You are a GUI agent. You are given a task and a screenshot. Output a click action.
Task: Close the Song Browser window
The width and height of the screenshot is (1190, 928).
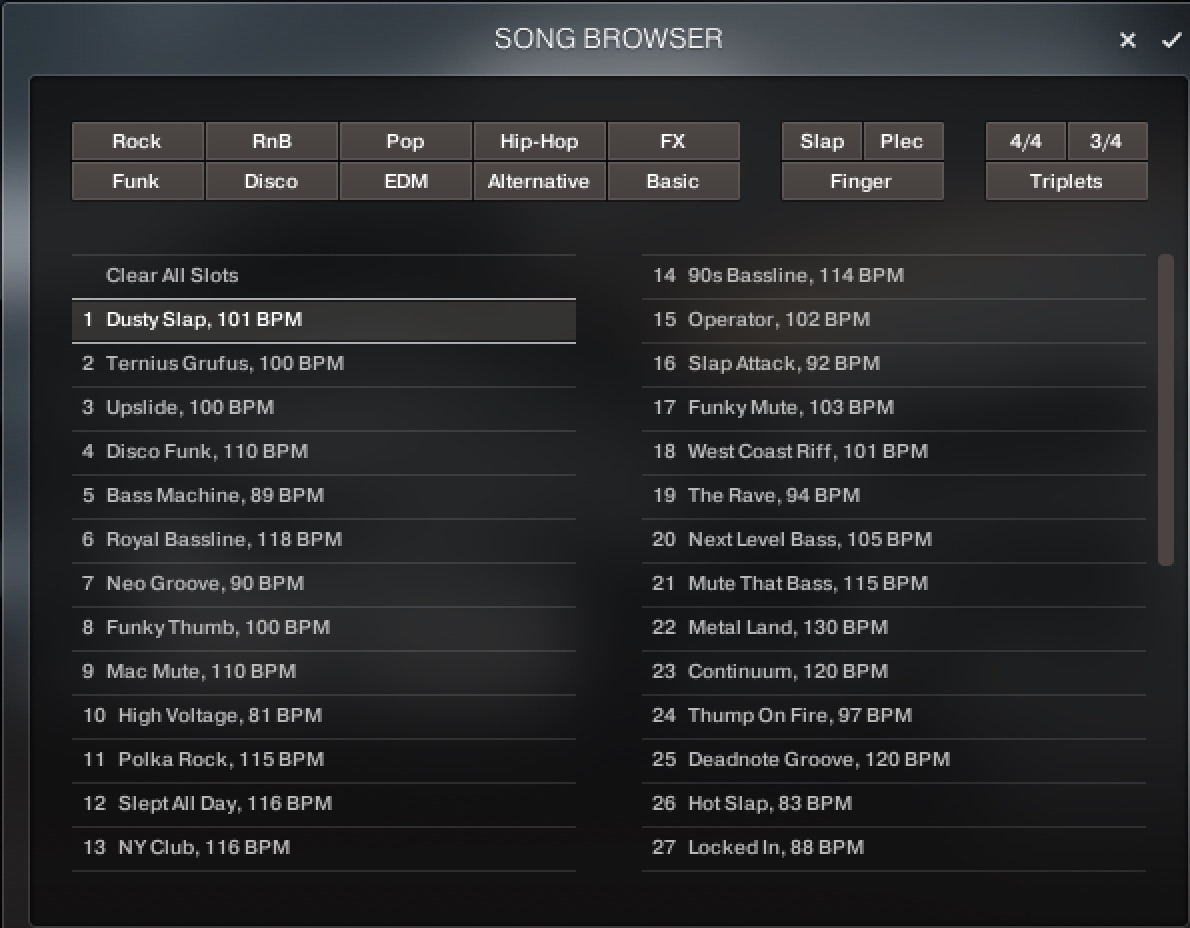1128,40
